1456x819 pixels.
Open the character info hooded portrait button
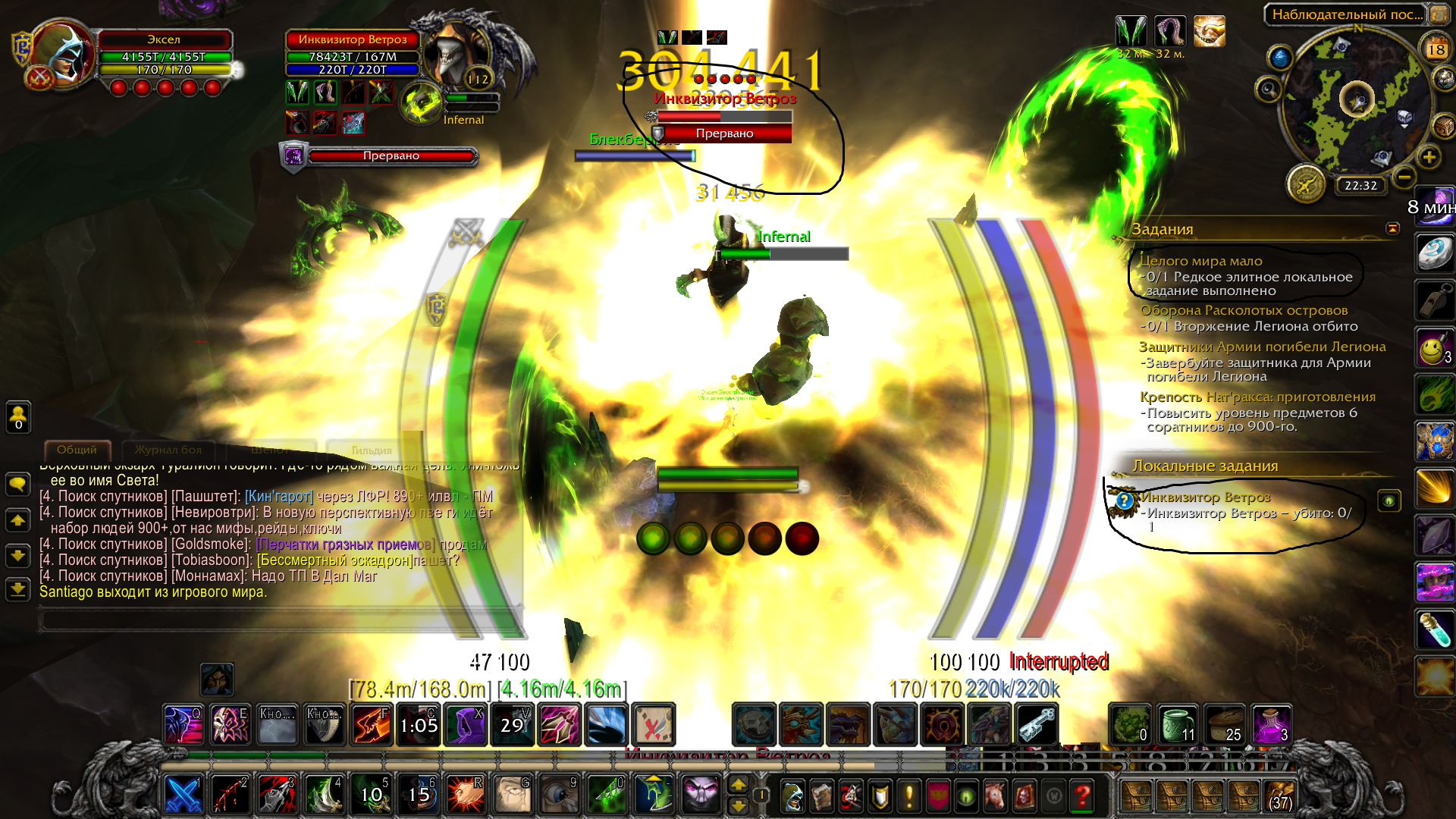792,796
